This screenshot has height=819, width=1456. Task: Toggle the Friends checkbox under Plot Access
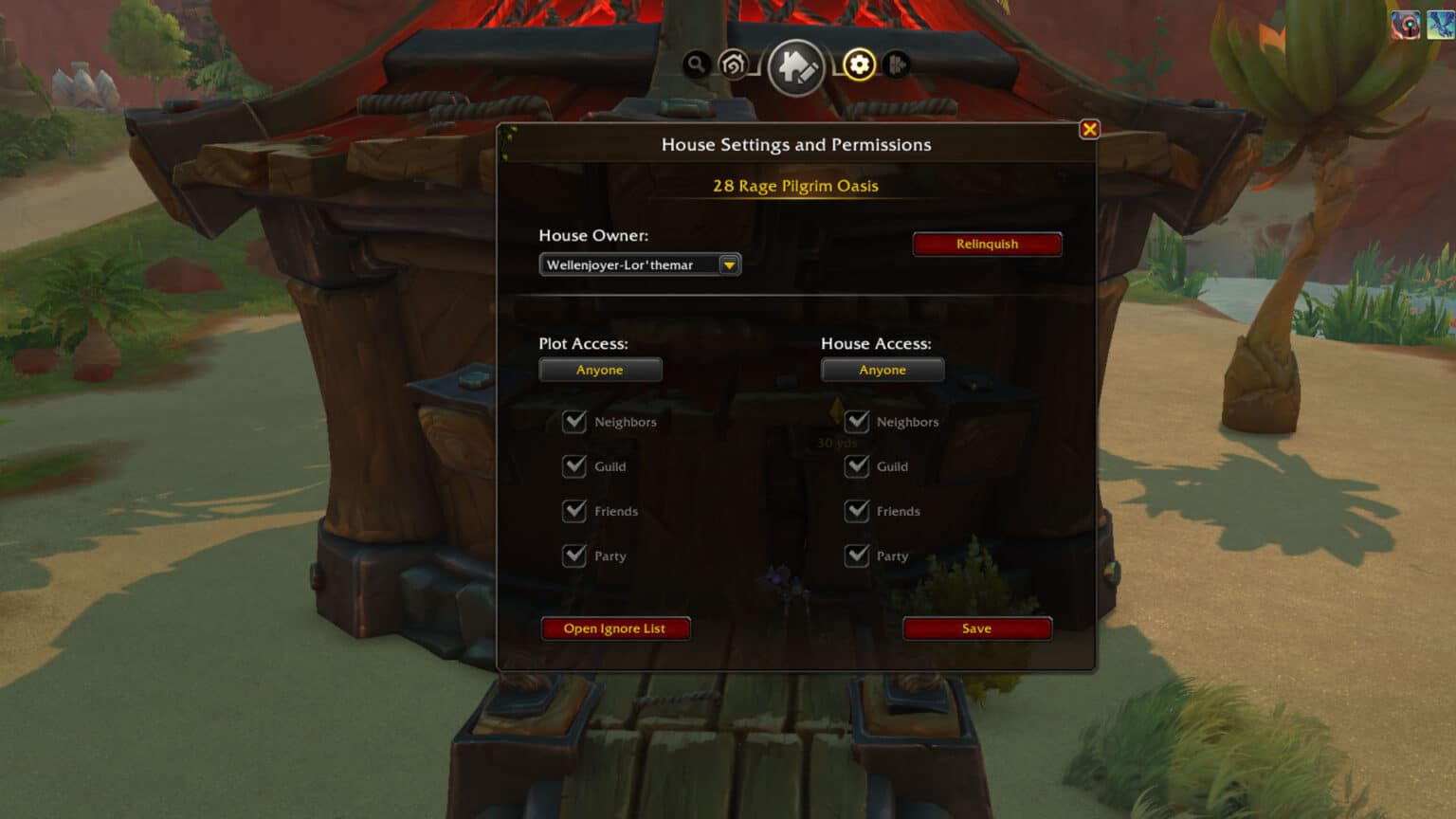pos(574,511)
